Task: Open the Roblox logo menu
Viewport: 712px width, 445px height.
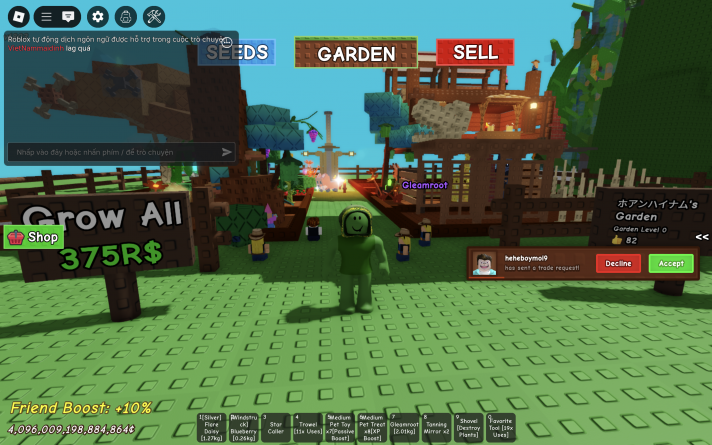Action: point(18,16)
